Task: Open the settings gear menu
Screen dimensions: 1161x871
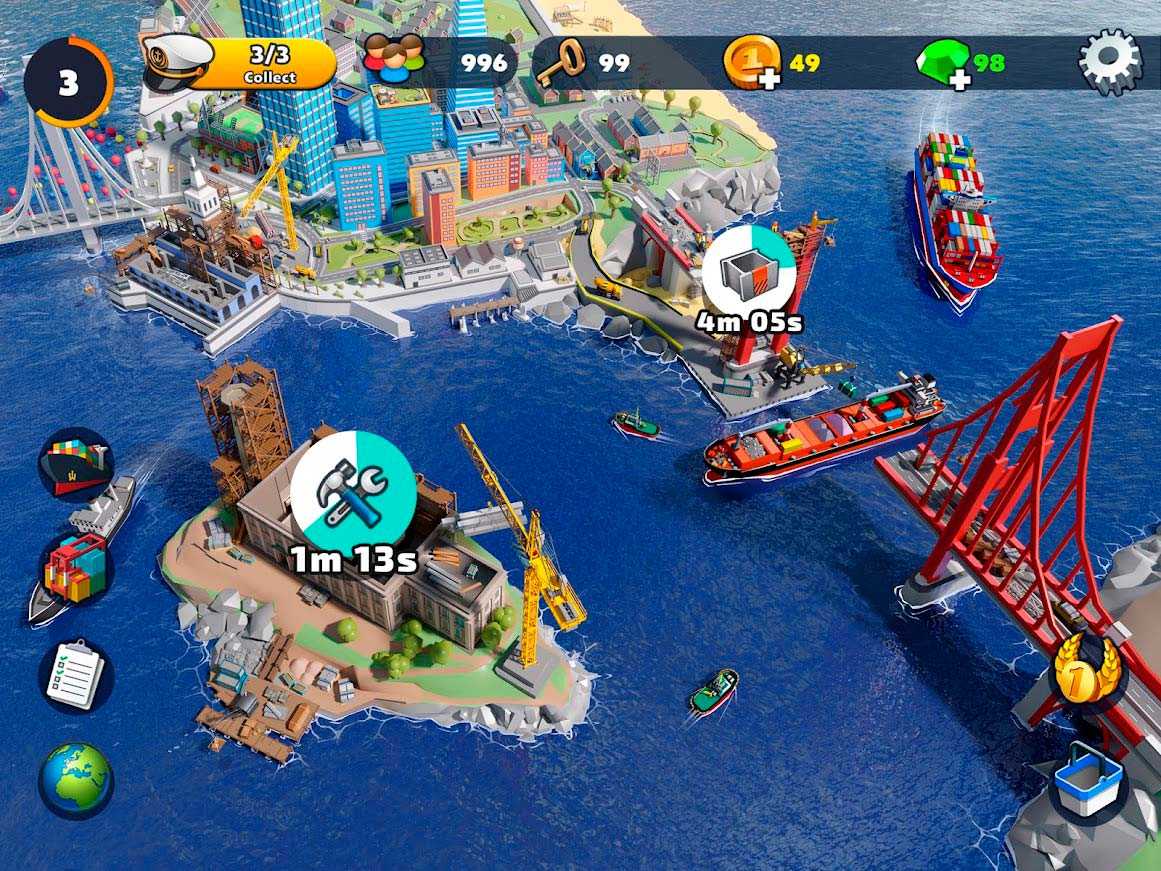Action: 1110,62
